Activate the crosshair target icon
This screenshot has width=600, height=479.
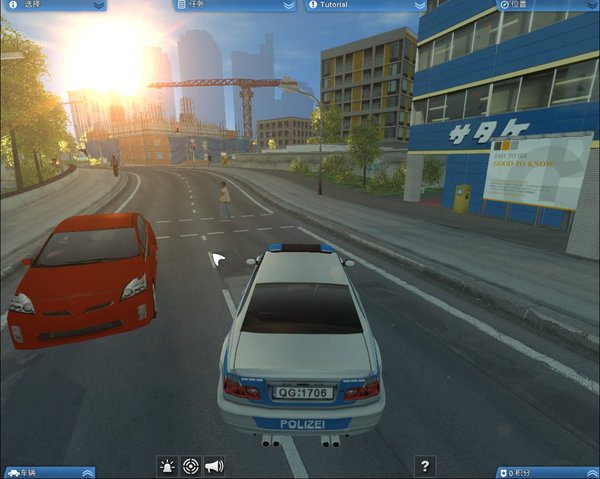tap(190, 466)
